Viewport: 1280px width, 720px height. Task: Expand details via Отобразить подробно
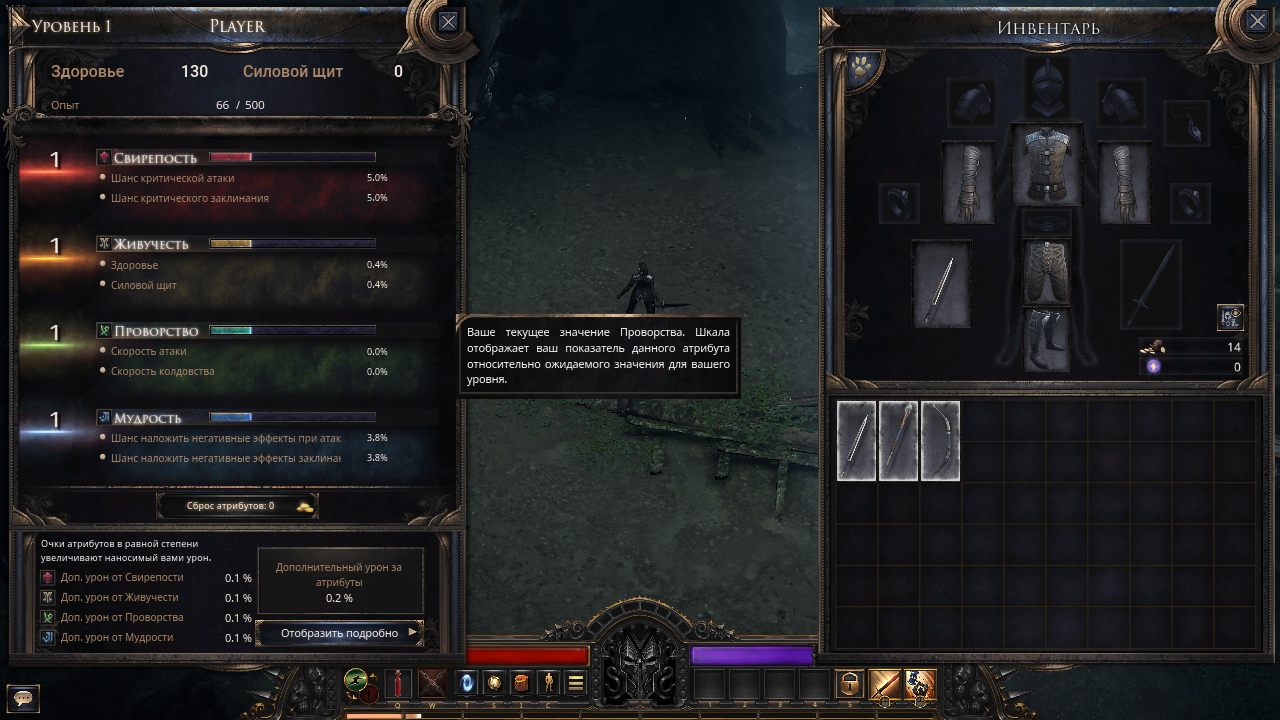[x=340, y=633]
